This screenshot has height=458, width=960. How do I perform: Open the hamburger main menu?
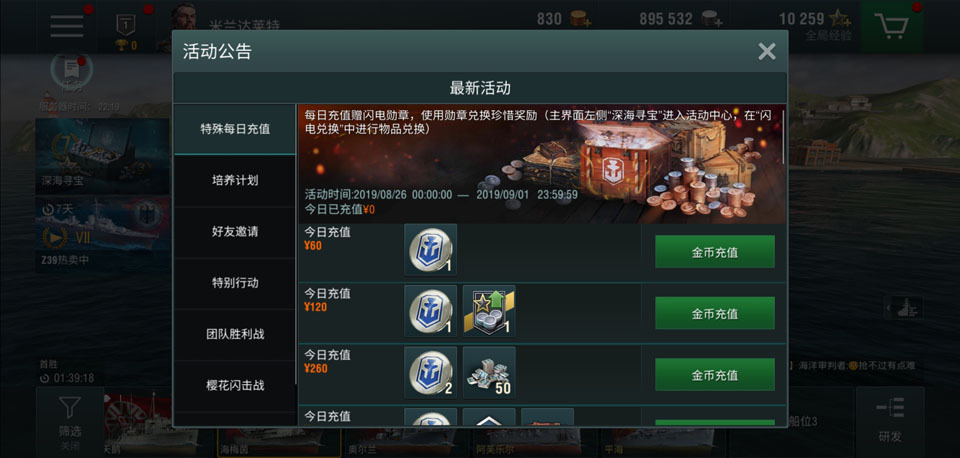click(x=67, y=26)
